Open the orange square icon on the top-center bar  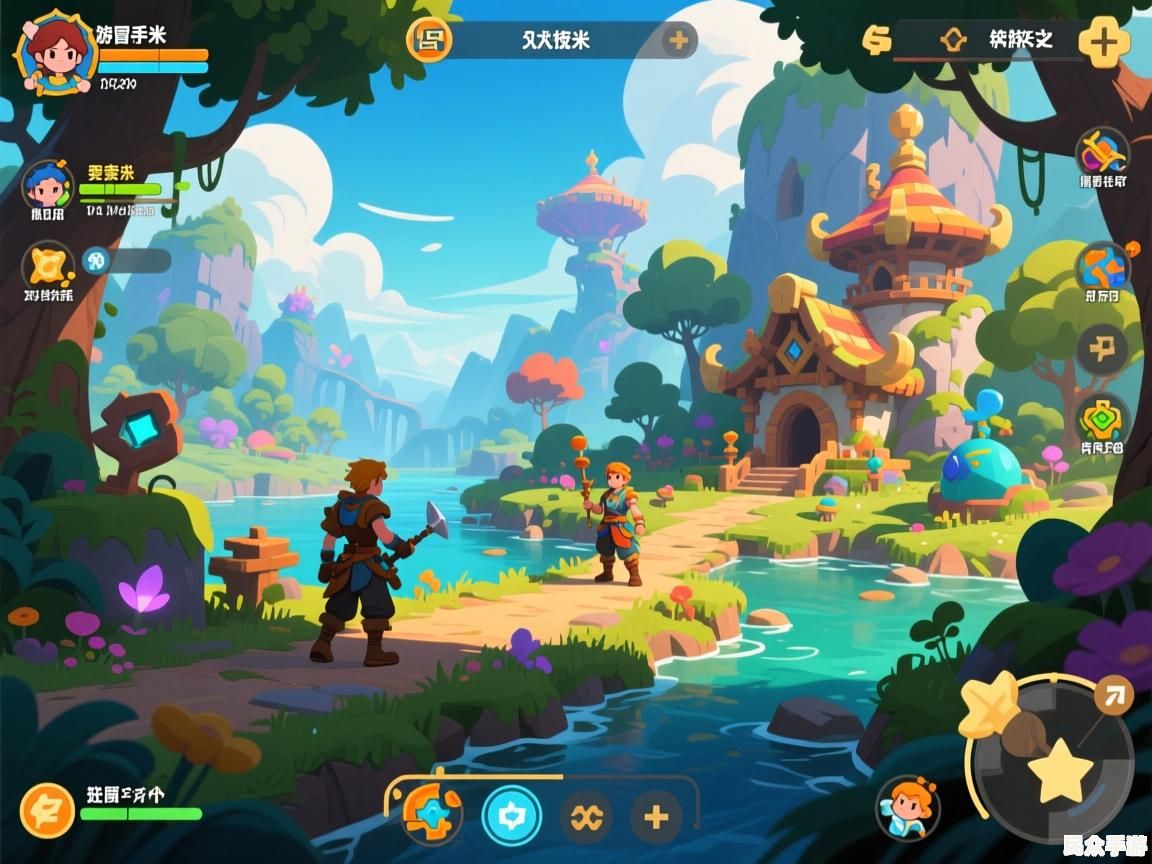[x=430, y=40]
